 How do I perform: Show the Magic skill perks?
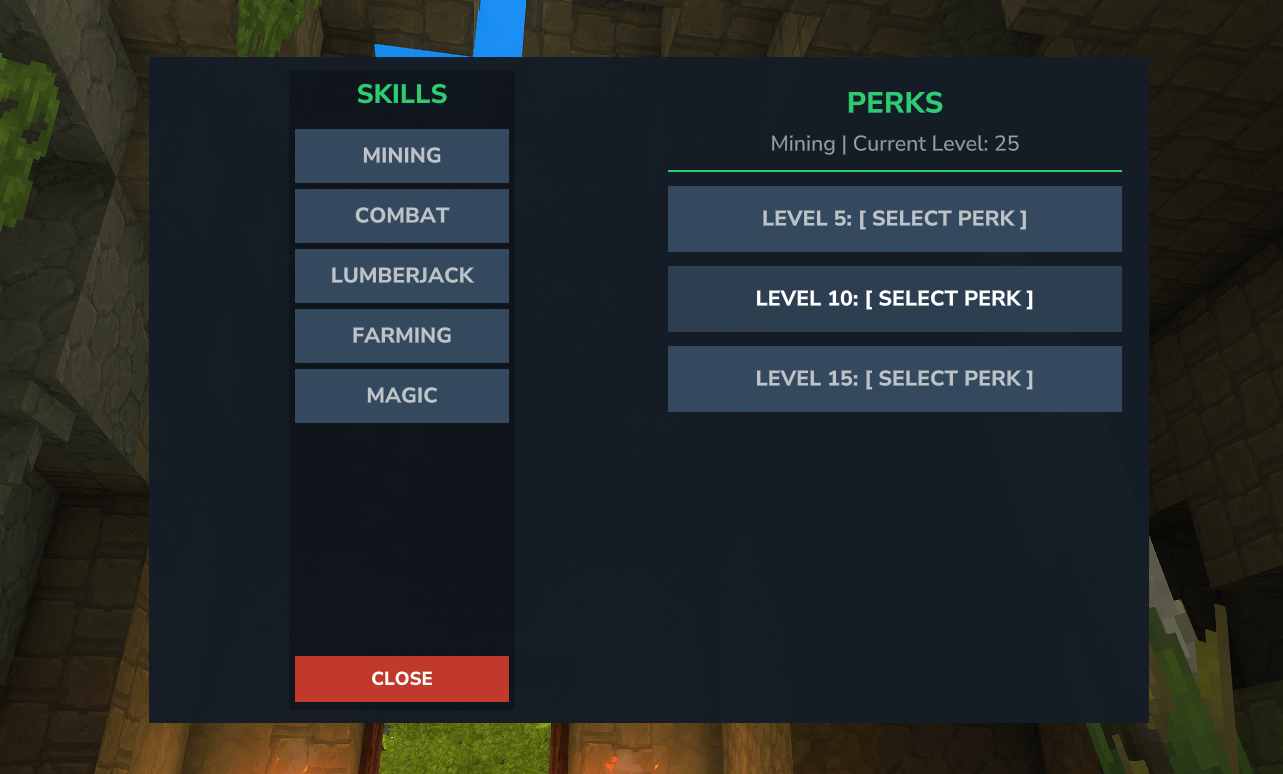pos(401,396)
